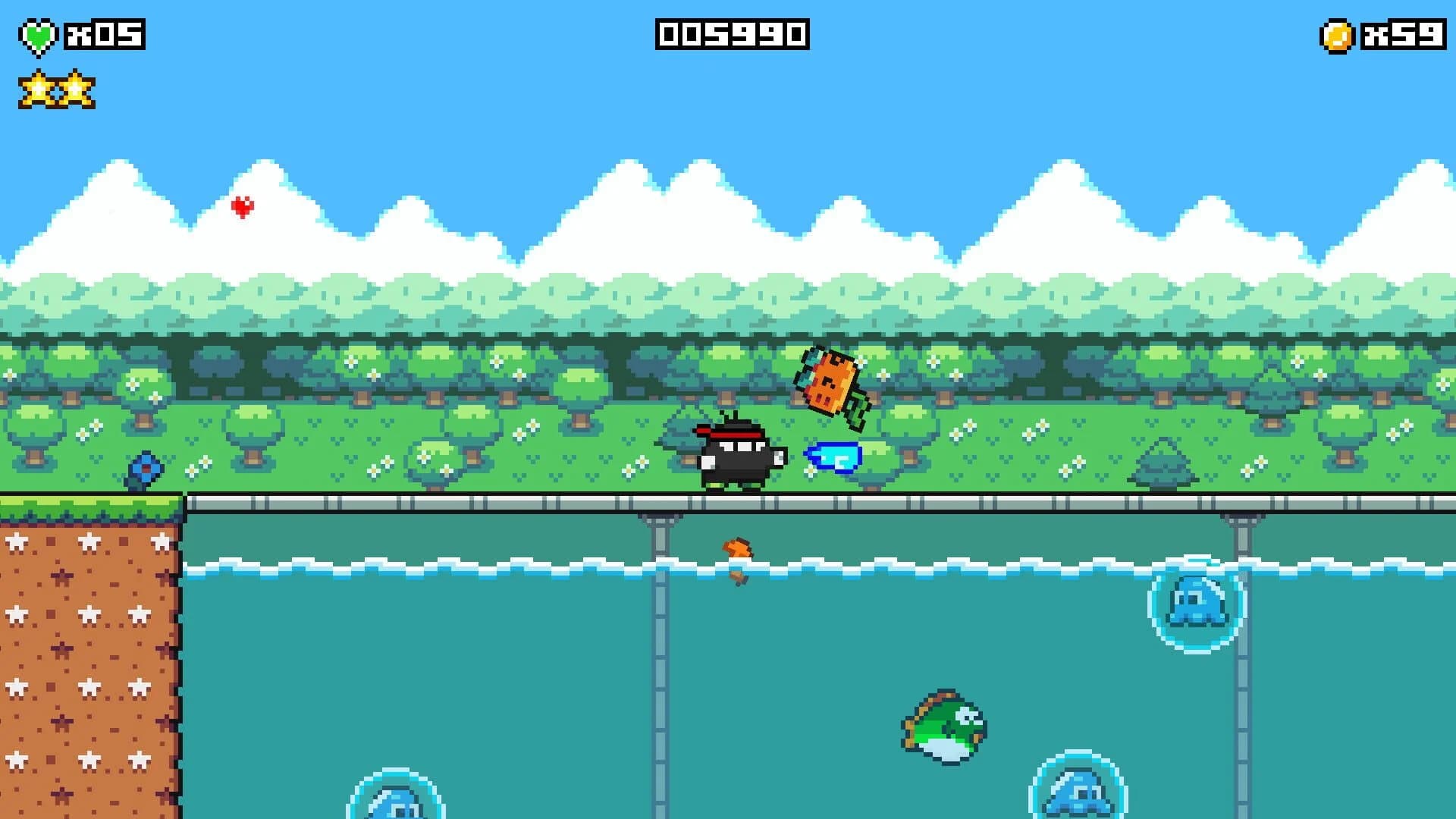Image resolution: width=1456 pixels, height=819 pixels.
Task: Click the green heart life counter icon
Action: click(x=37, y=33)
